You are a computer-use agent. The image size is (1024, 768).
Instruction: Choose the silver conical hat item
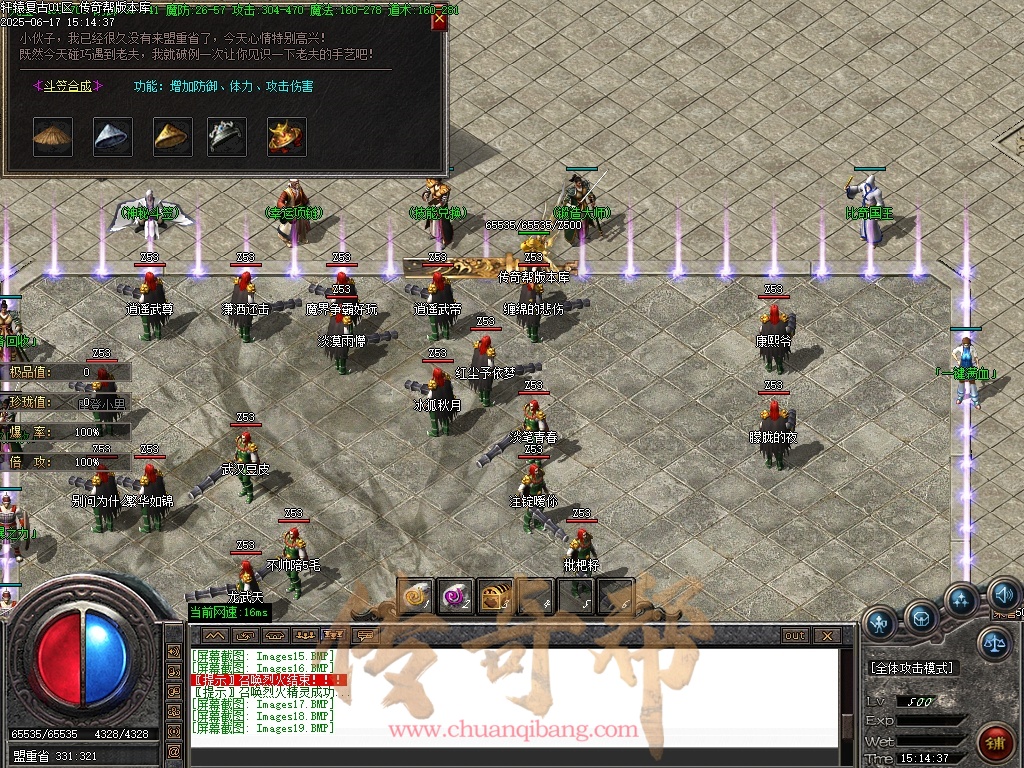(113, 137)
